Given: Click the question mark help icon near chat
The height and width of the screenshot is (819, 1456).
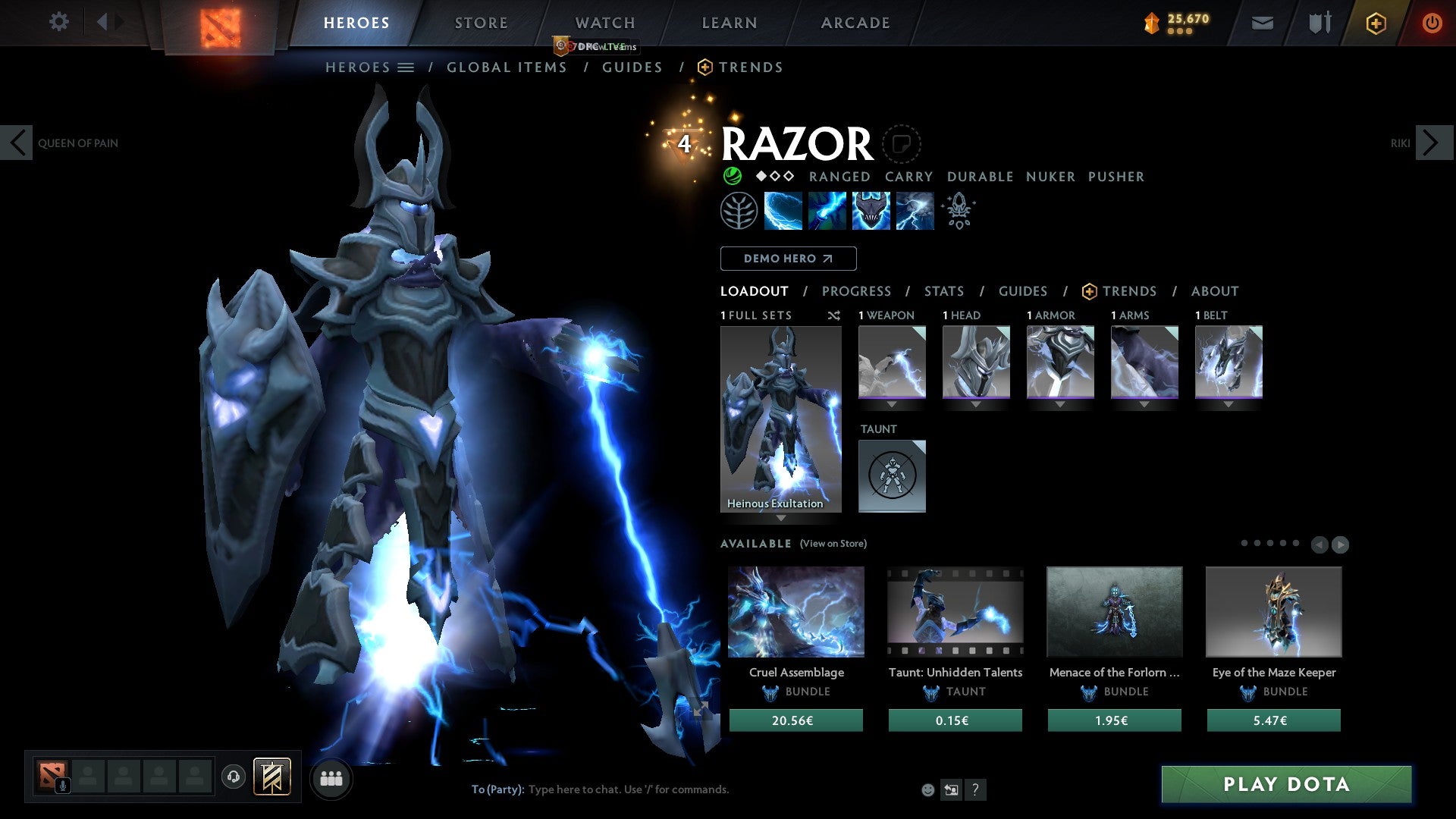Looking at the screenshot, I should pyautogui.click(x=975, y=789).
